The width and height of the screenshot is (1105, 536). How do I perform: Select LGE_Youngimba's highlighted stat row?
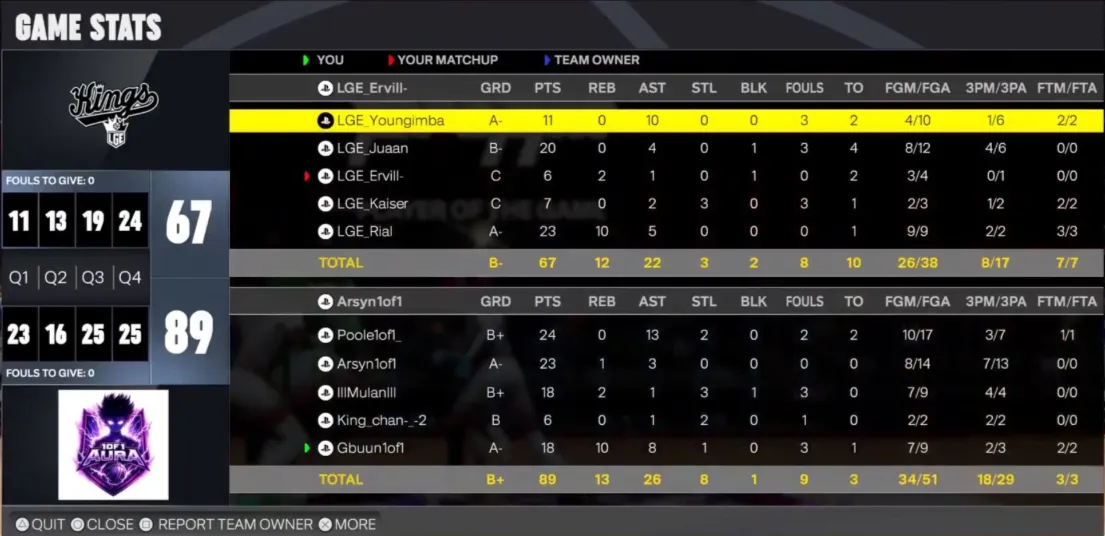click(x=390, y=121)
